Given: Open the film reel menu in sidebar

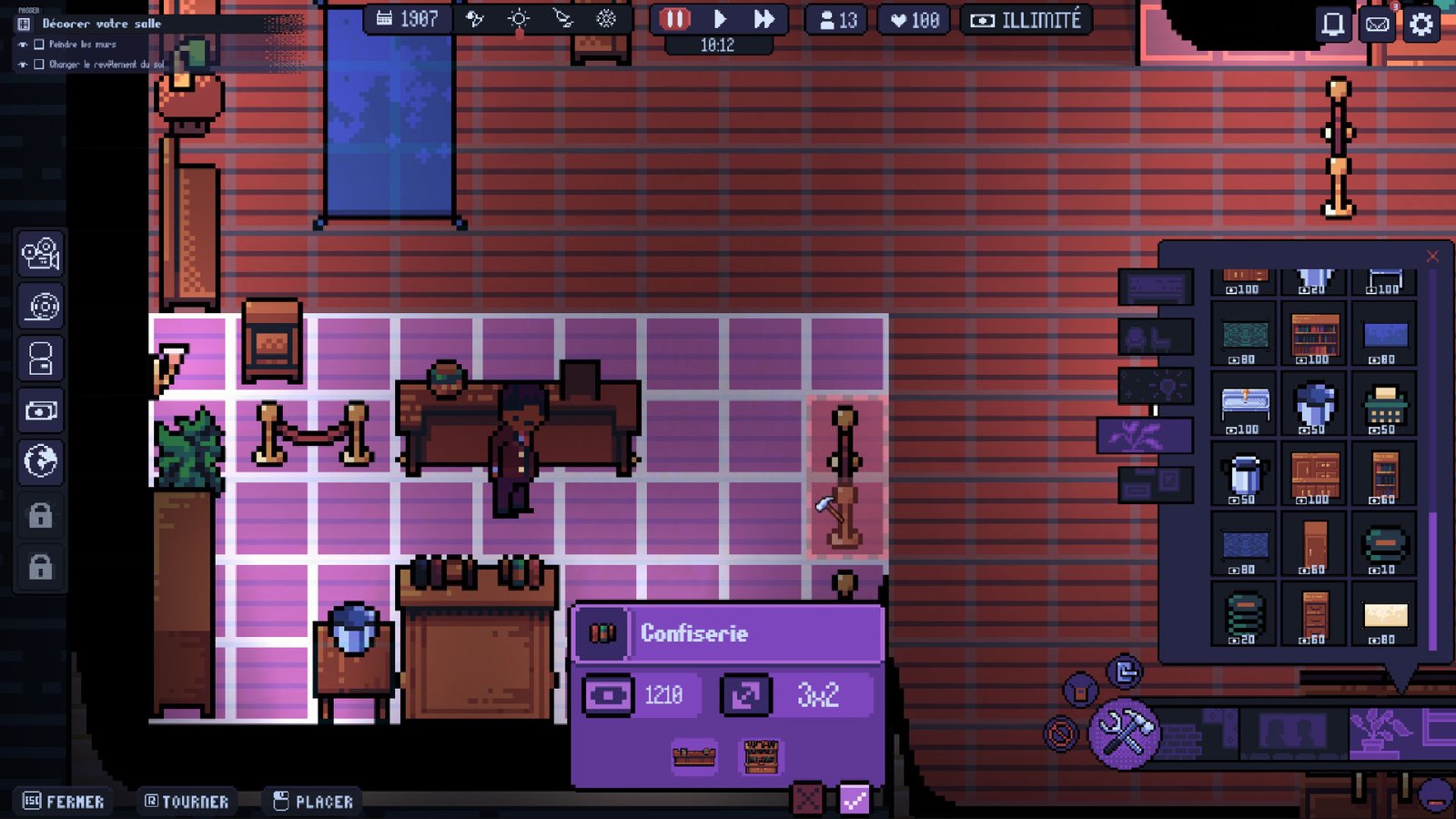Looking at the screenshot, I should [41, 307].
